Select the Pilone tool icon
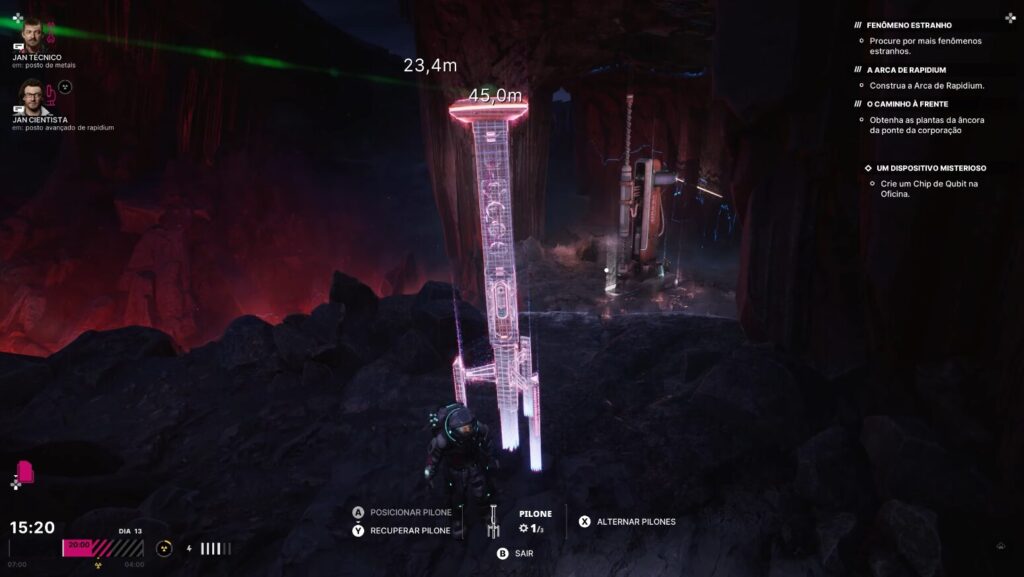 pos(493,521)
